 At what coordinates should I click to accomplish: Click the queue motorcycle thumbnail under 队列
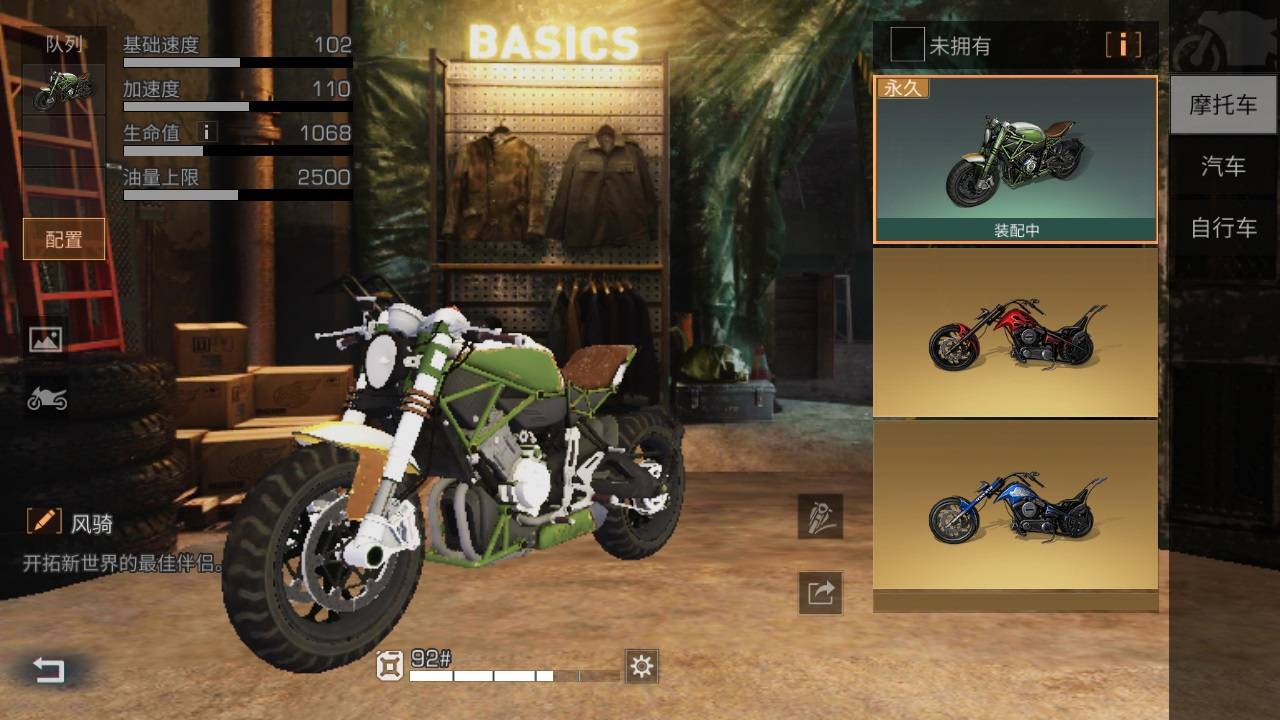(64, 90)
